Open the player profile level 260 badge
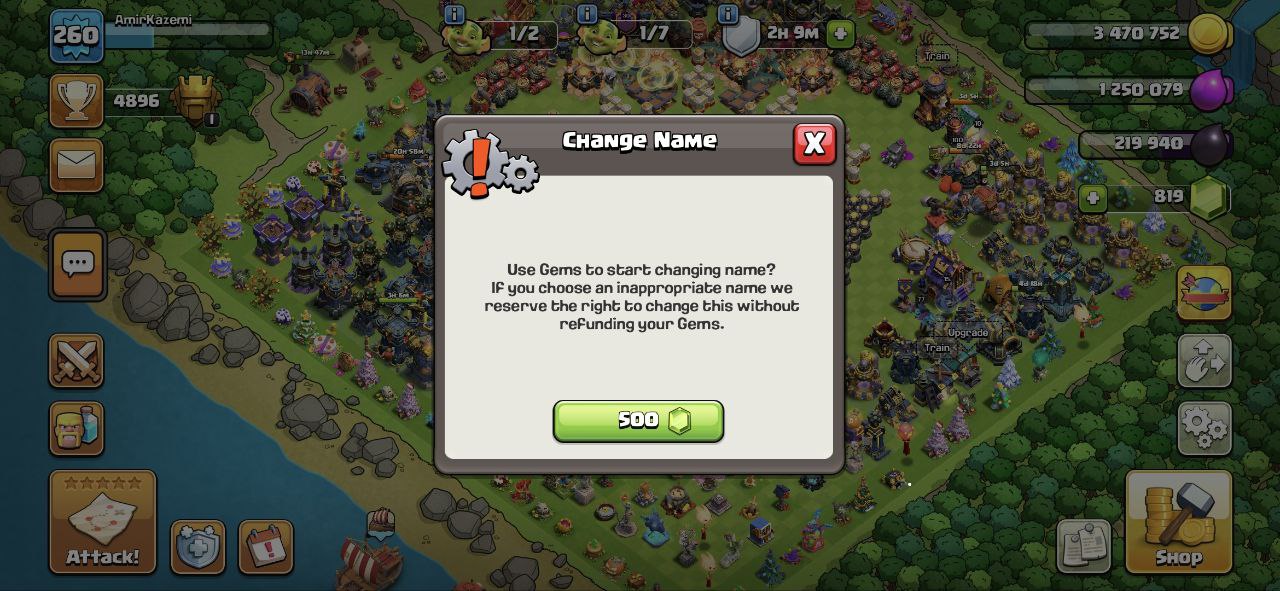The image size is (1280, 591). [x=77, y=36]
